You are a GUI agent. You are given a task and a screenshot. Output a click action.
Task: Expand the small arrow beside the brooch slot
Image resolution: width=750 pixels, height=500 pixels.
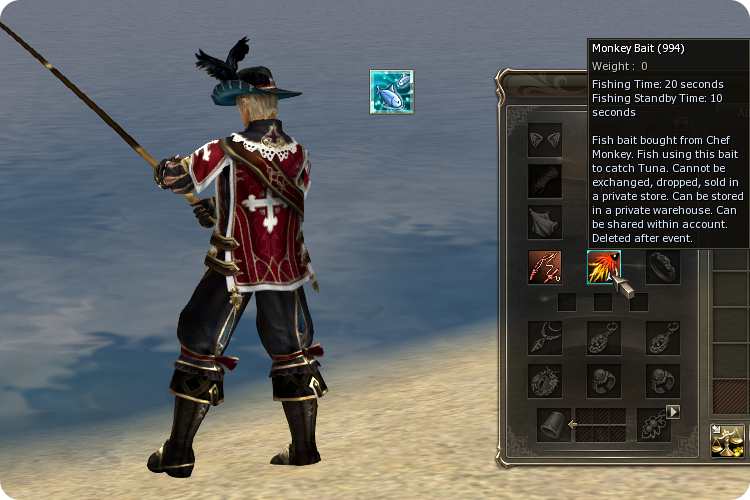[x=673, y=411]
